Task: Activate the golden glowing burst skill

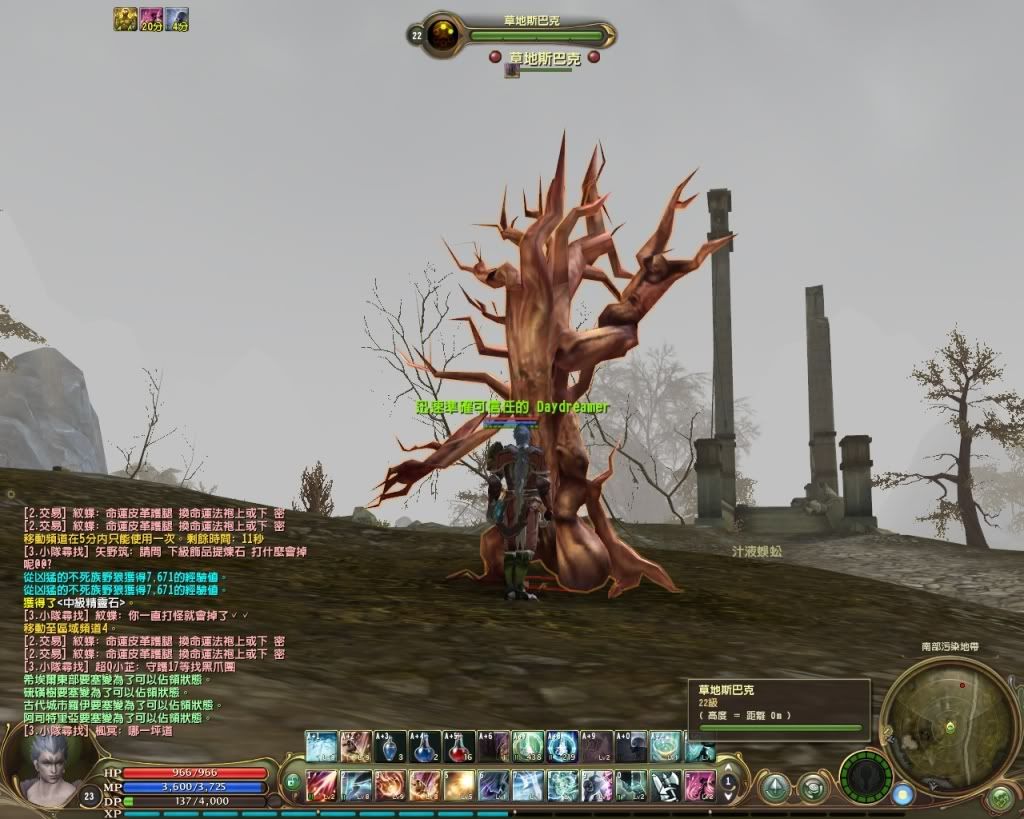Action: click(459, 784)
